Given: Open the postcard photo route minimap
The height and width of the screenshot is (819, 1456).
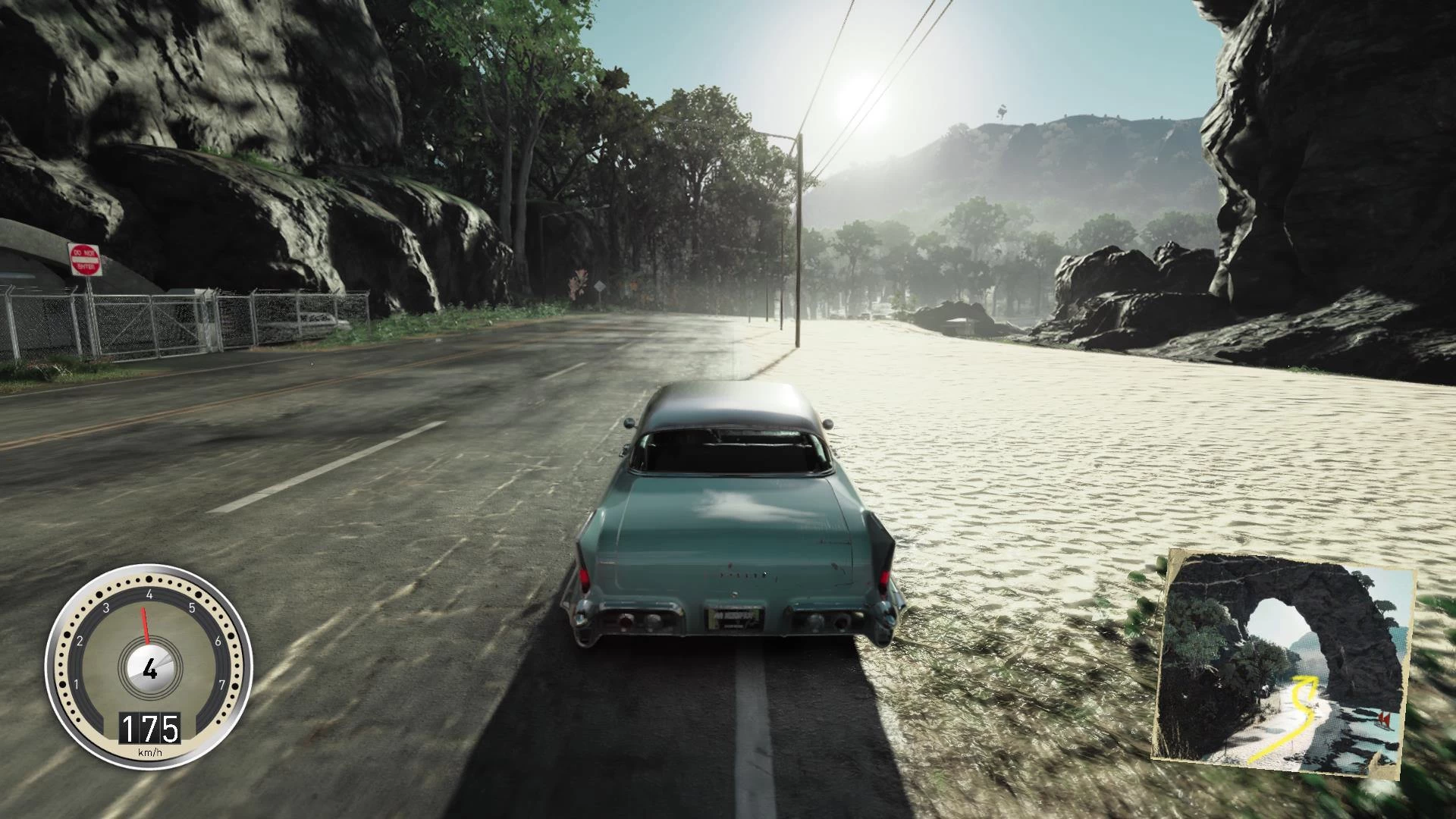Looking at the screenshot, I should click(x=1283, y=662).
